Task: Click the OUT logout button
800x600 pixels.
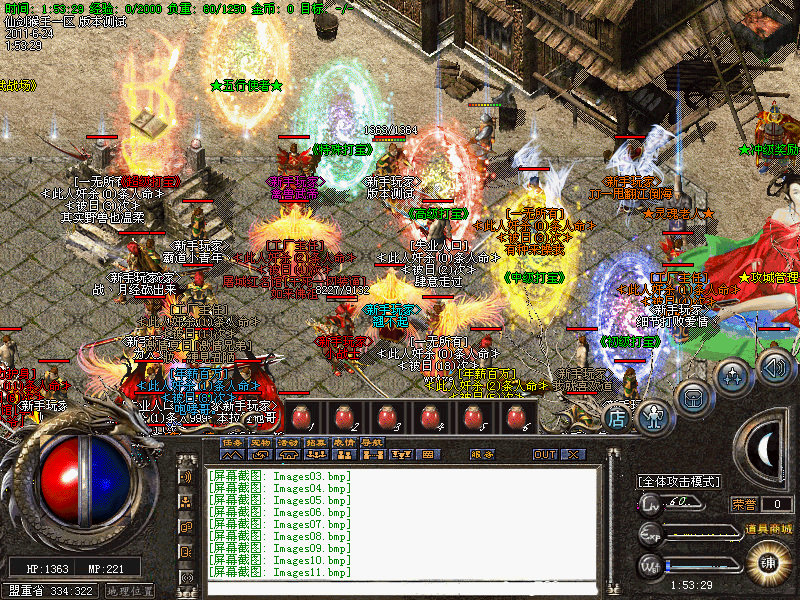Action: (x=545, y=454)
